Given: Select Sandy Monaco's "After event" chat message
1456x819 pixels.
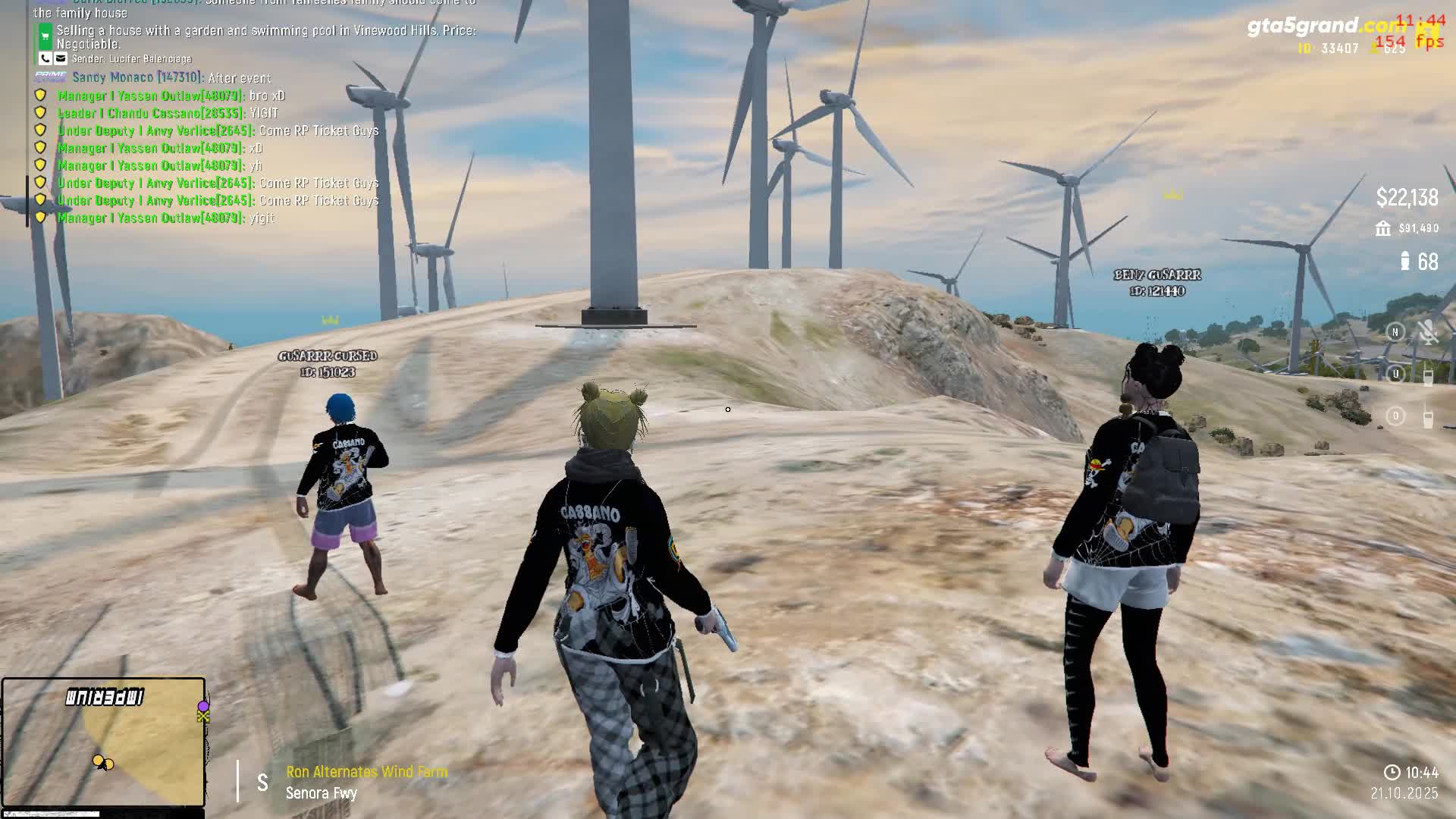Looking at the screenshot, I should coord(171,77).
